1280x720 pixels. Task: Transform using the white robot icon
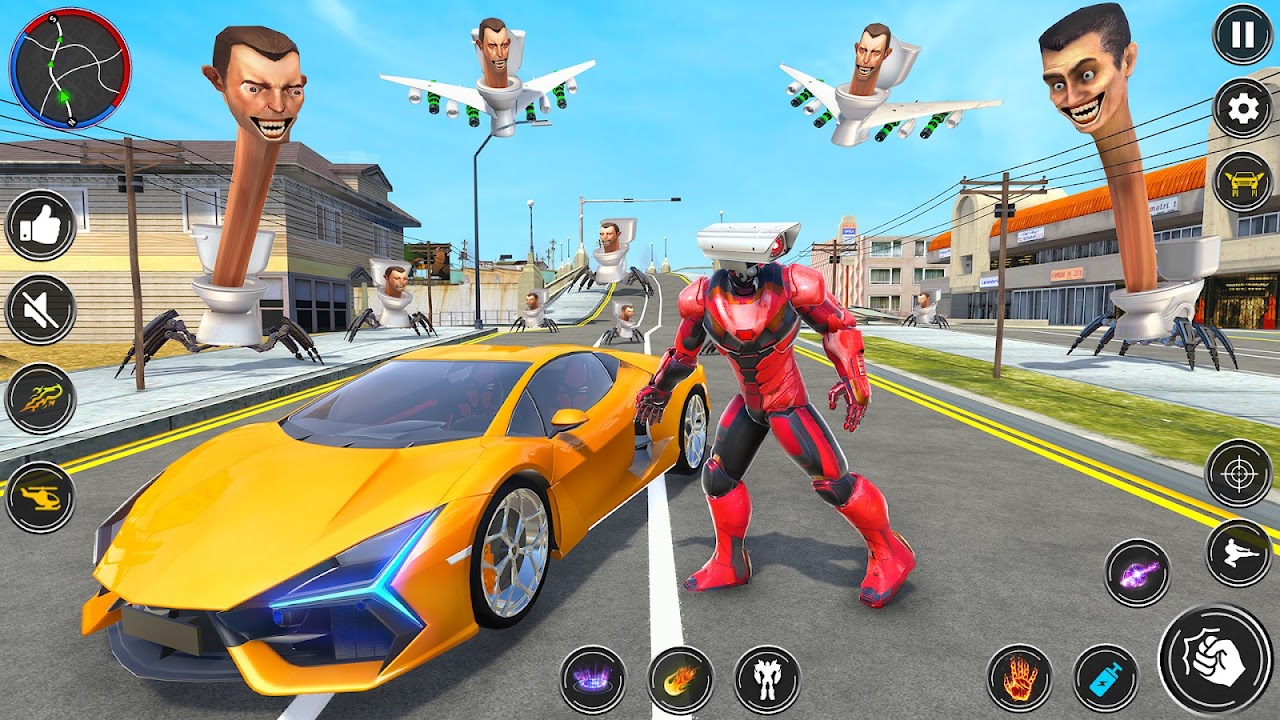(767, 680)
